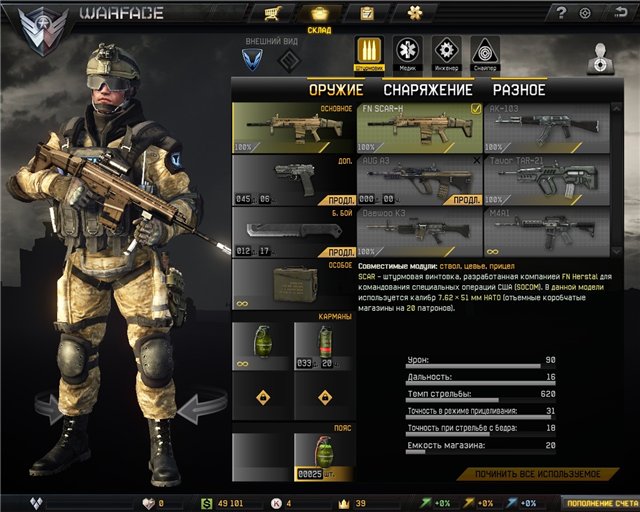This screenshot has height=512, width=640.
Task: Open the shop cart tab
Action: point(271,13)
